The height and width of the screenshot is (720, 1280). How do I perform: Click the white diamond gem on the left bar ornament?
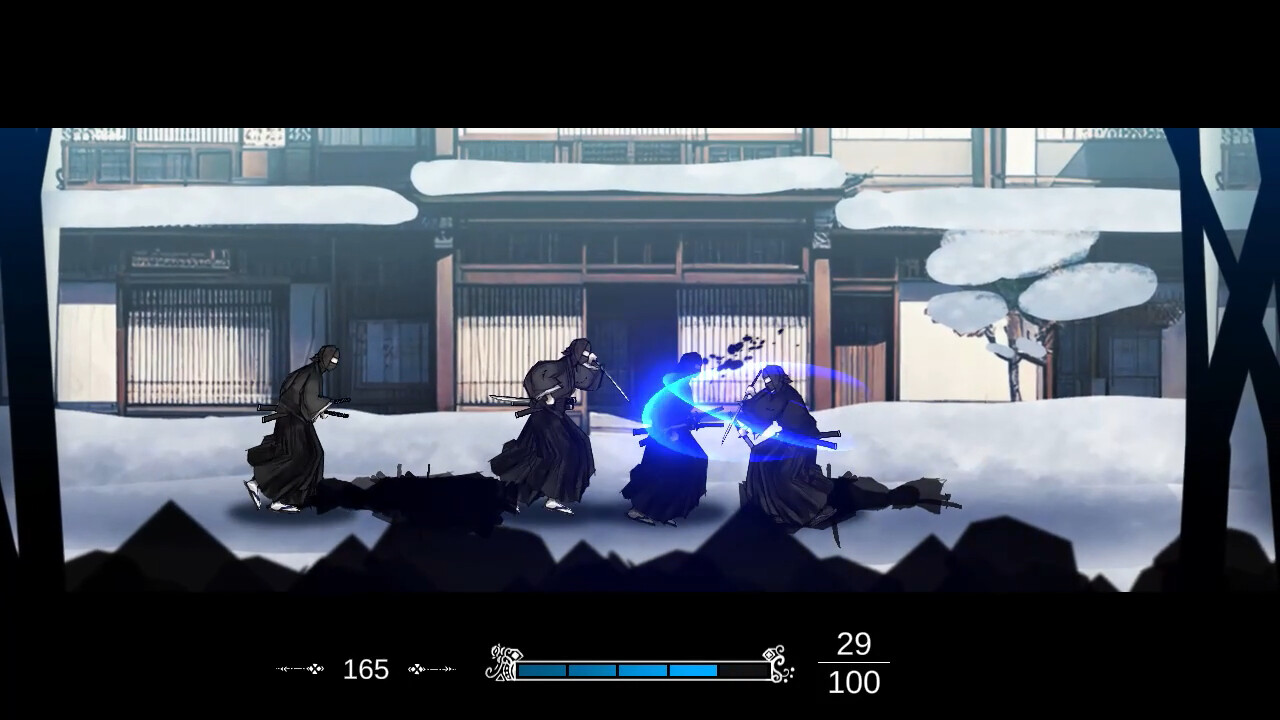pos(517,655)
